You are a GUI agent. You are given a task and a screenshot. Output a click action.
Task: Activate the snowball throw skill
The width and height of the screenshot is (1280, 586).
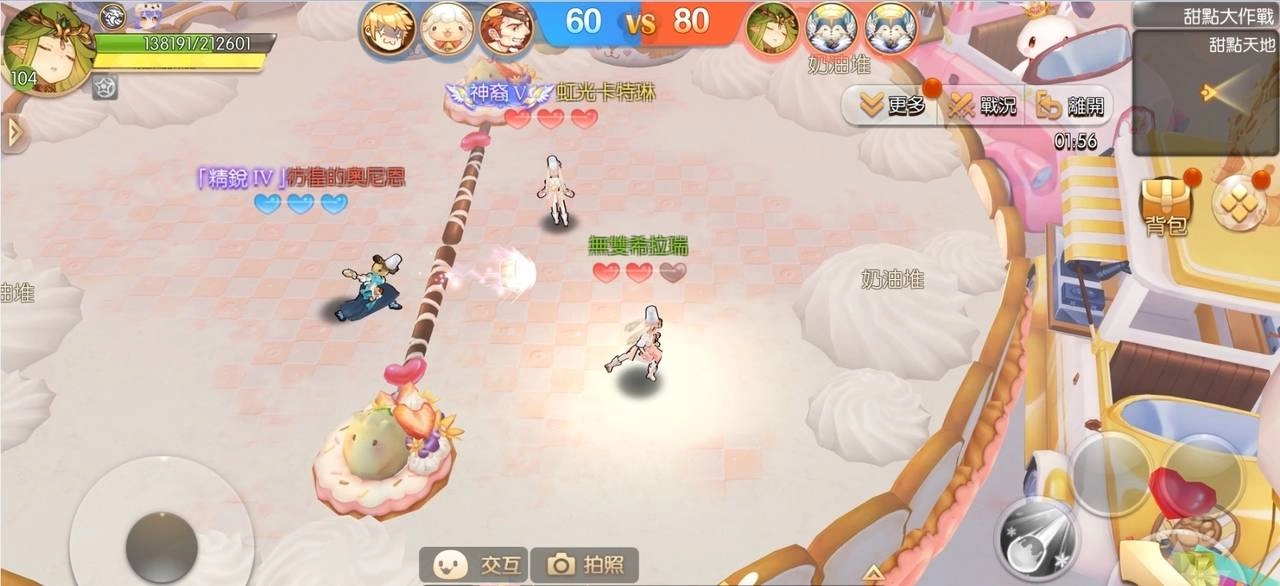click(x=1037, y=538)
